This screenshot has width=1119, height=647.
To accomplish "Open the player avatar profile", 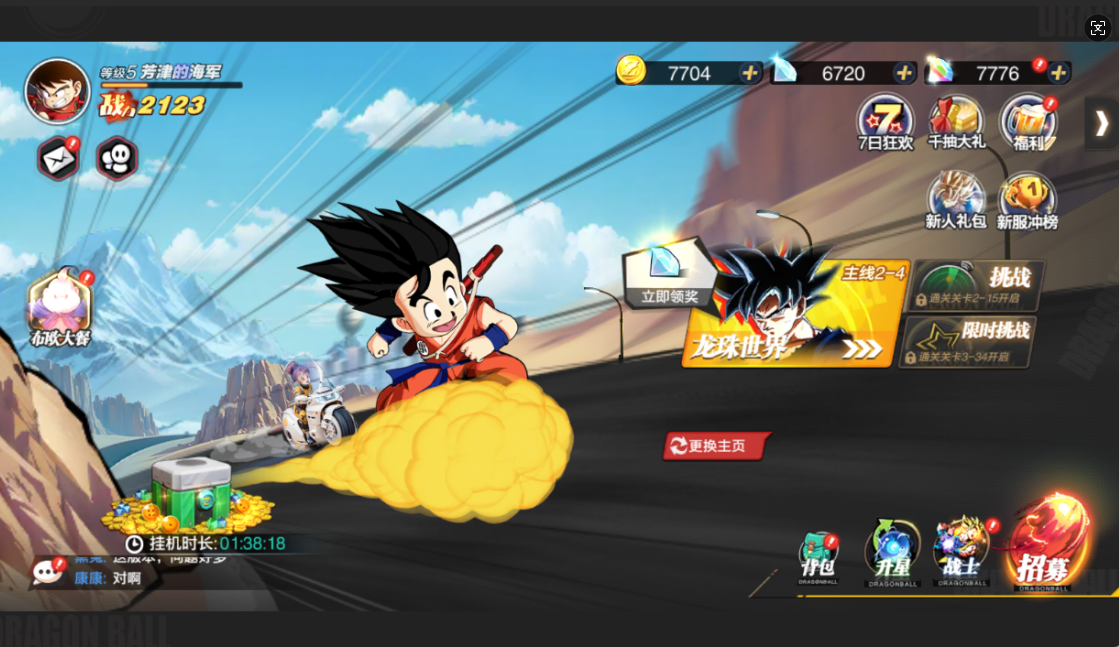I will (57, 91).
